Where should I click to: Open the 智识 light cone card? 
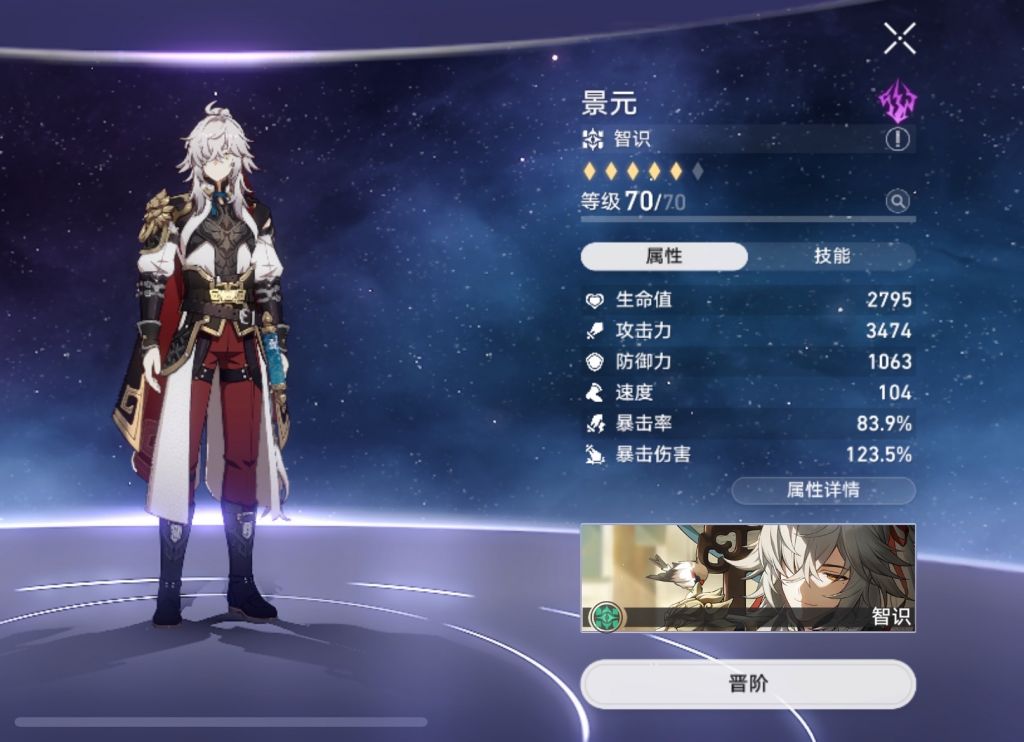(748, 578)
